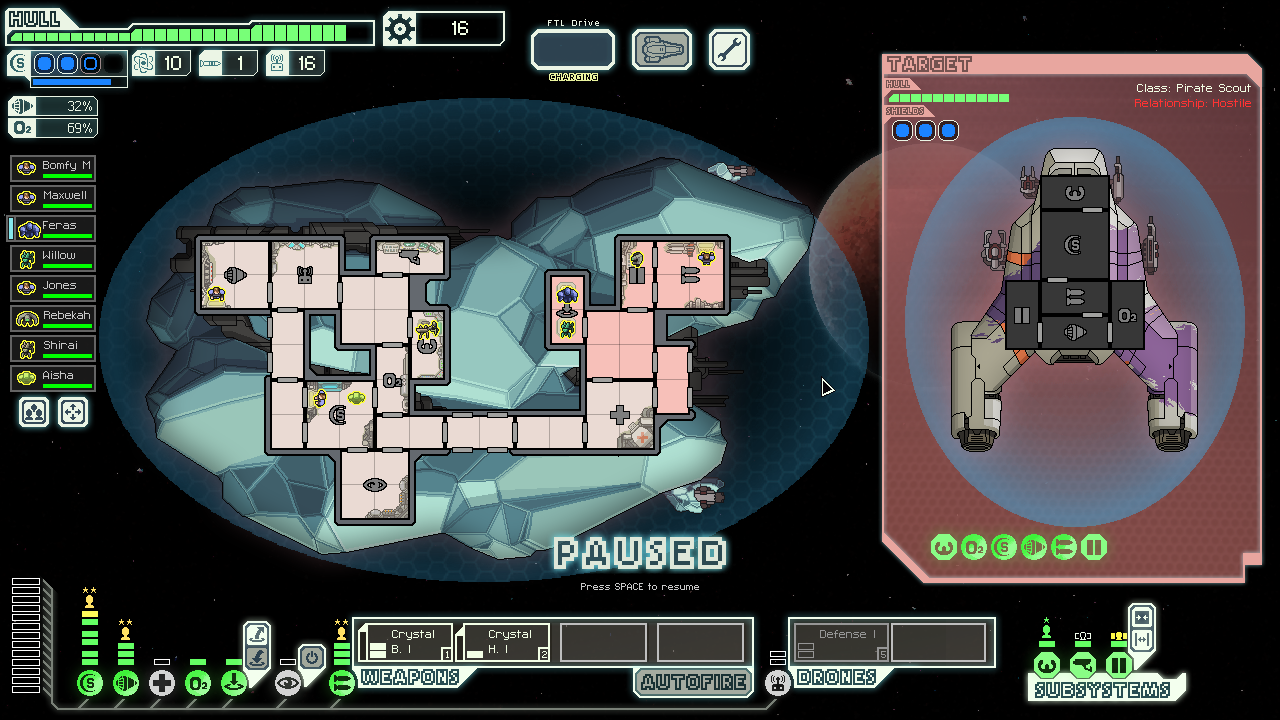This screenshot has width=1280, height=720.
Task: Toggle the Autofire button
Action: [693, 683]
